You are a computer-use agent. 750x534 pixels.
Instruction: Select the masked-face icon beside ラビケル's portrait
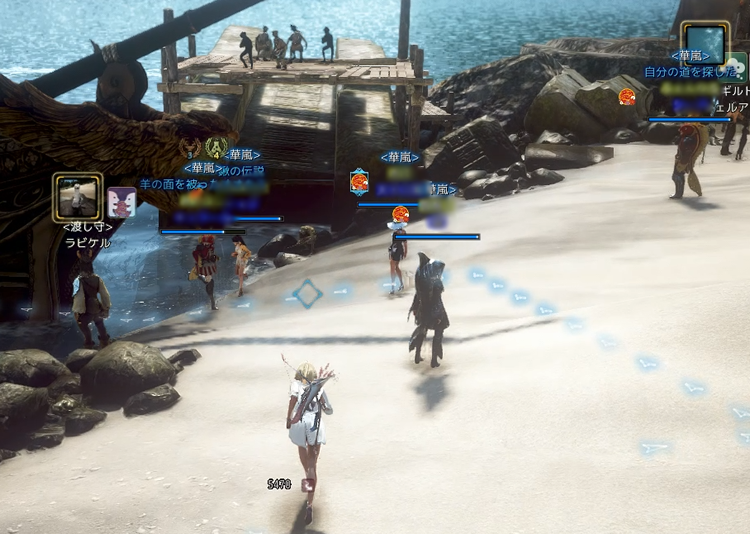click(x=122, y=202)
